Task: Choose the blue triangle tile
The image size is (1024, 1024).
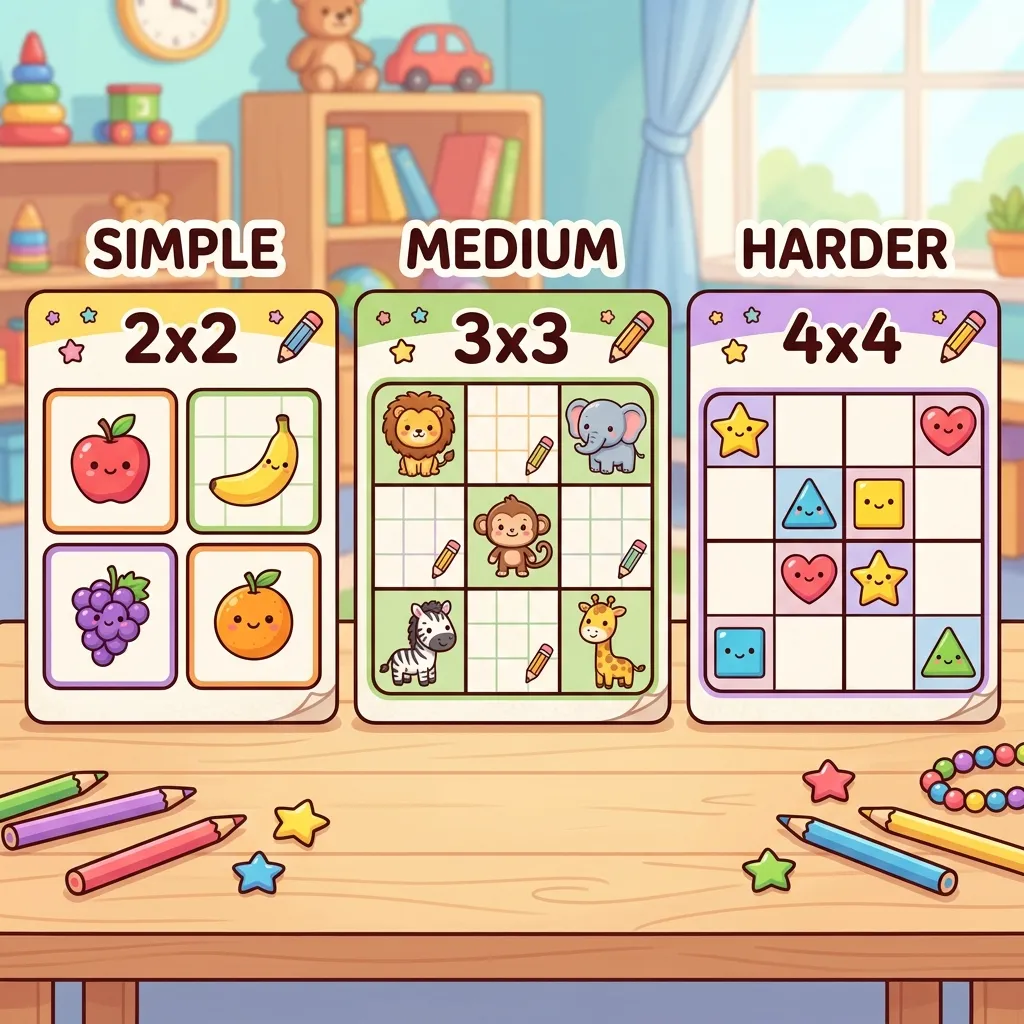Action: pyautogui.click(x=808, y=504)
